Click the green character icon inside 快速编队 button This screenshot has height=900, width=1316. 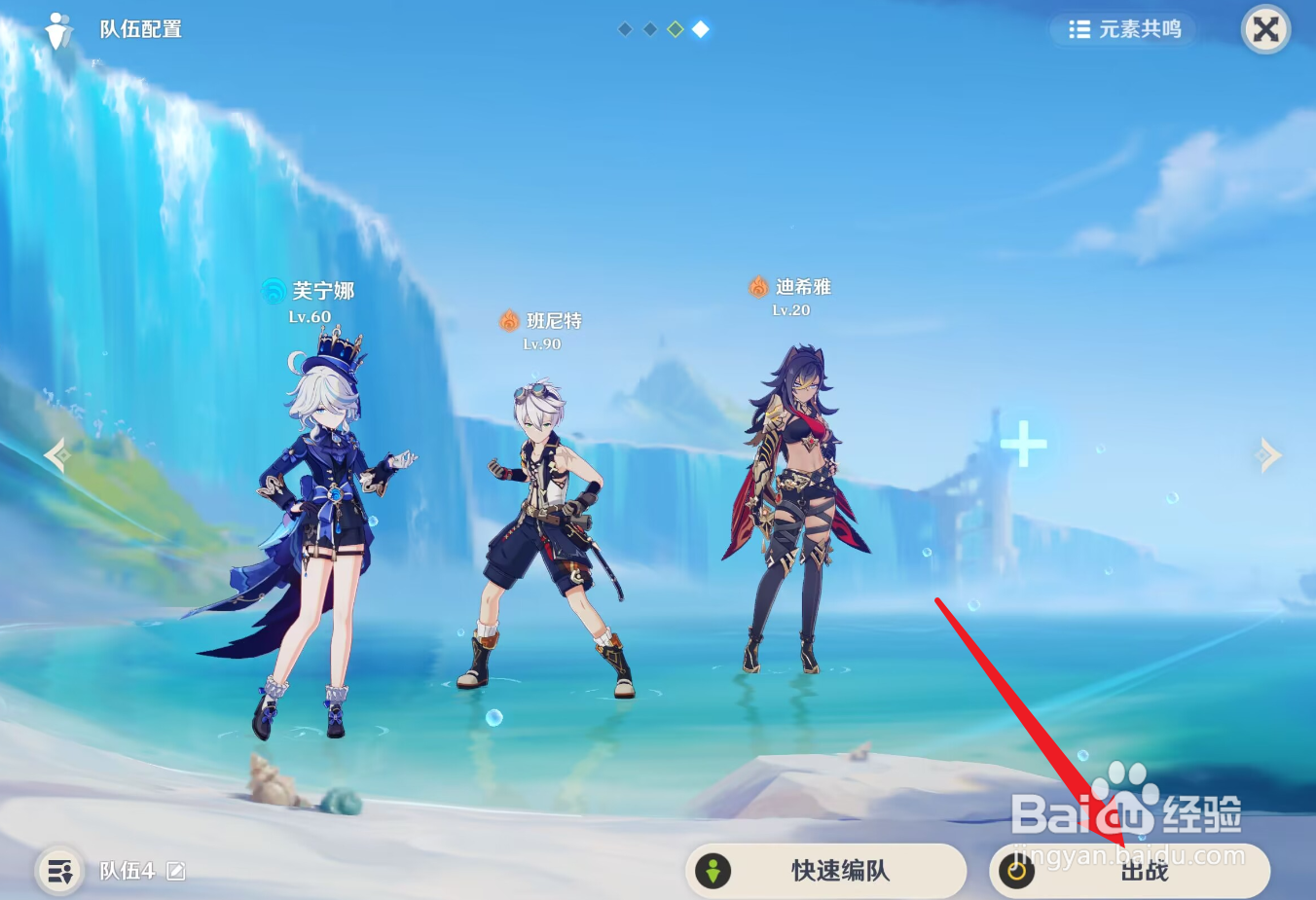click(714, 871)
